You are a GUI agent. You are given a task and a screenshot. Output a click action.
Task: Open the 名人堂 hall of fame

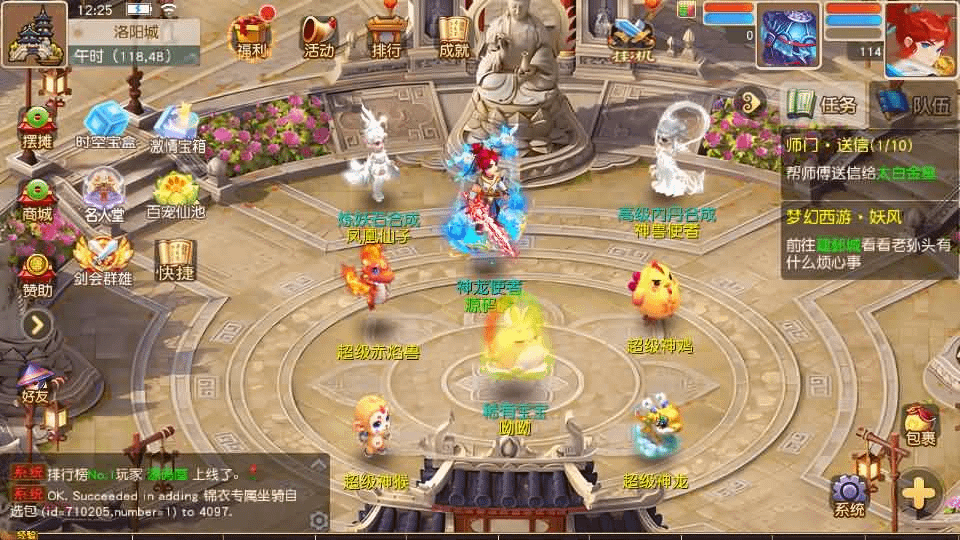(105, 193)
